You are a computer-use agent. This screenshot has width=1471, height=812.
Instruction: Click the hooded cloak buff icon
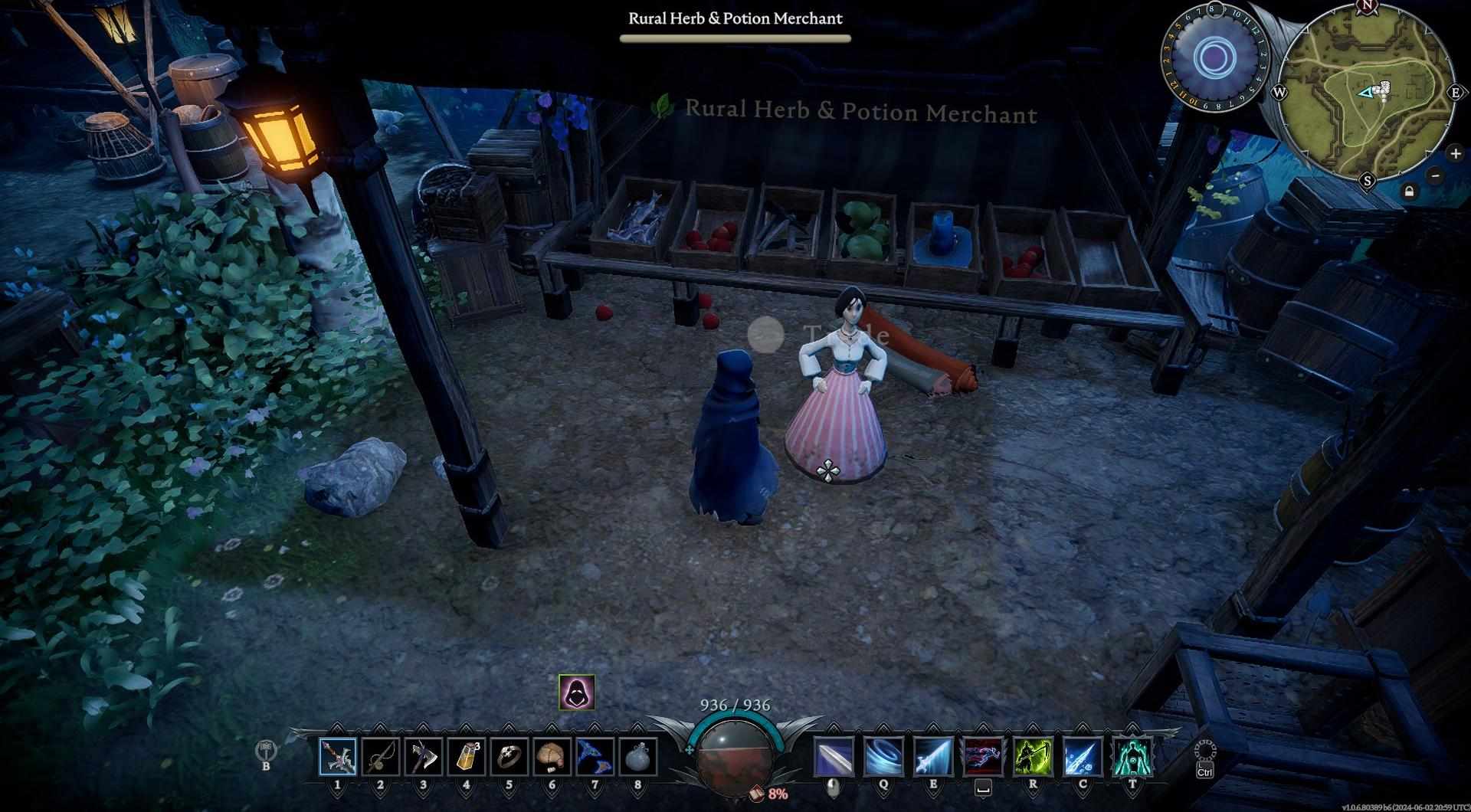(576, 692)
